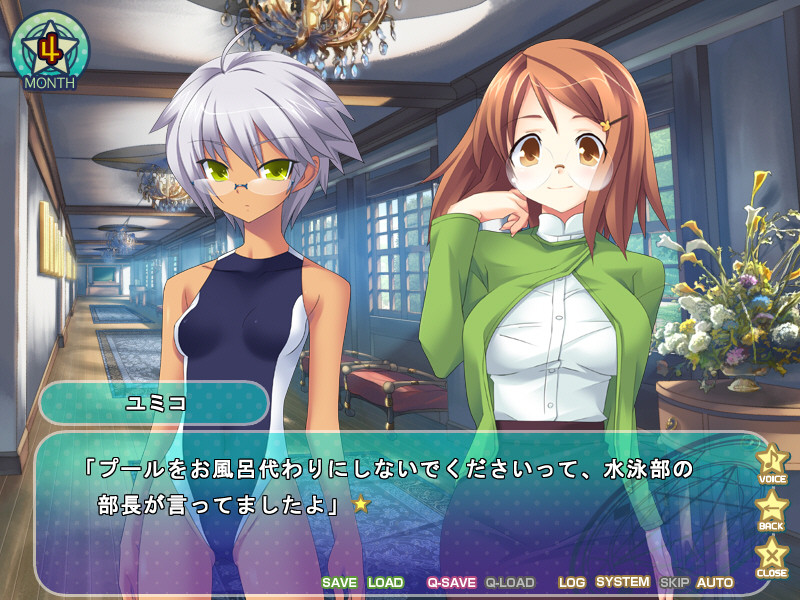This screenshot has height=600, width=800.
Task: Perform a quick save with Q-SAVE
Action: [x=450, y=582]
